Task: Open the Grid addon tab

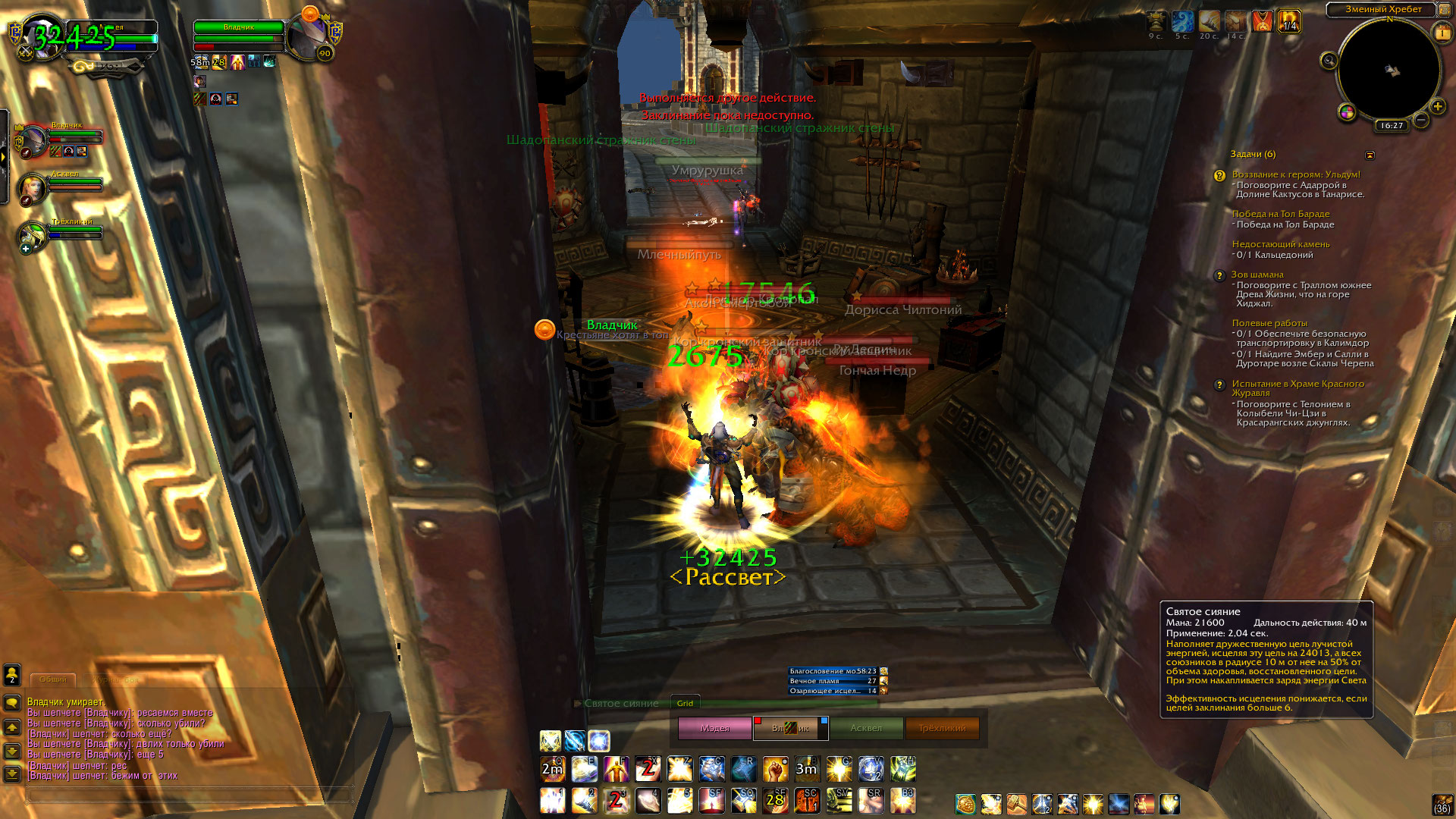Action: pos(685,703)
